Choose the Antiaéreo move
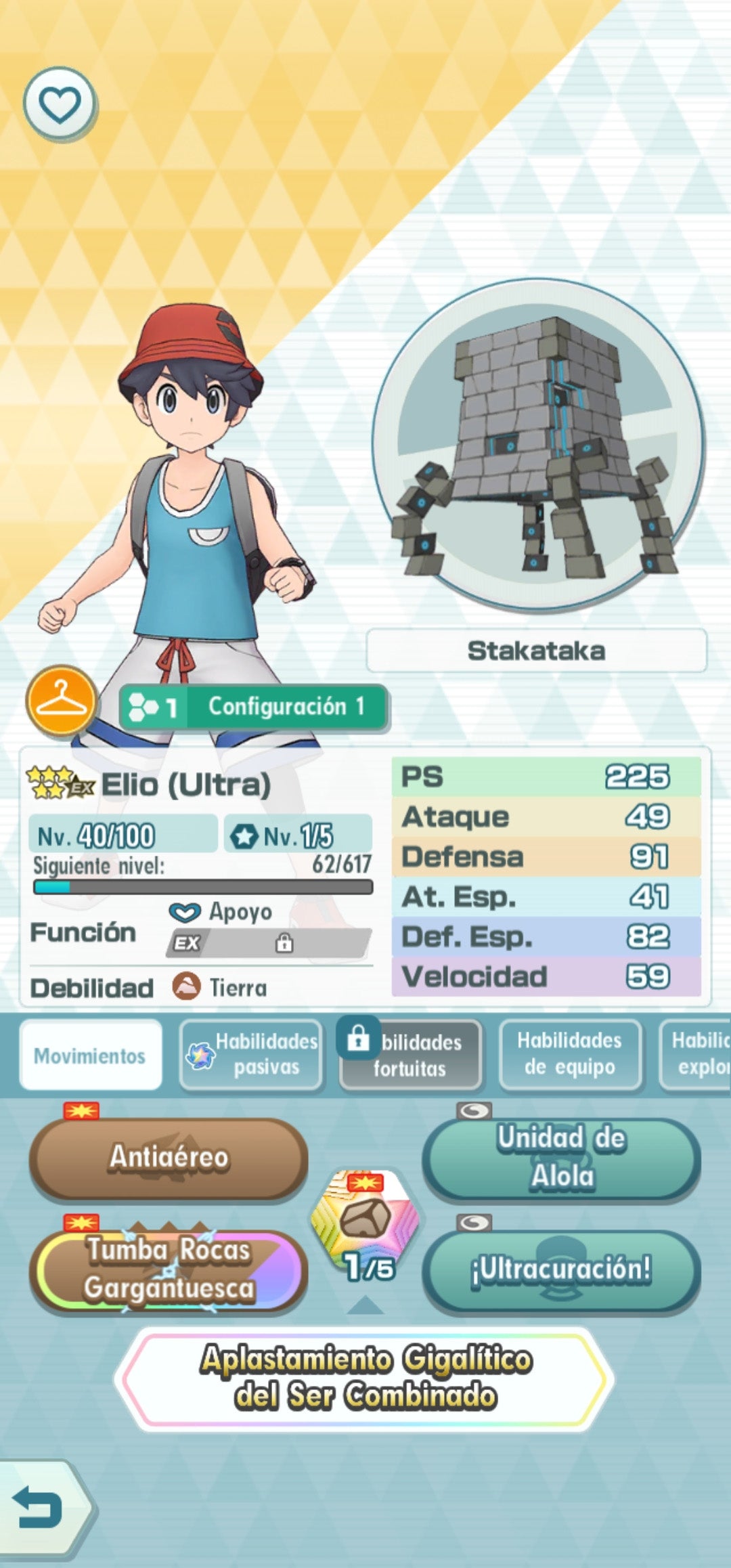 pyautogui.click(x=169, y=1157)
